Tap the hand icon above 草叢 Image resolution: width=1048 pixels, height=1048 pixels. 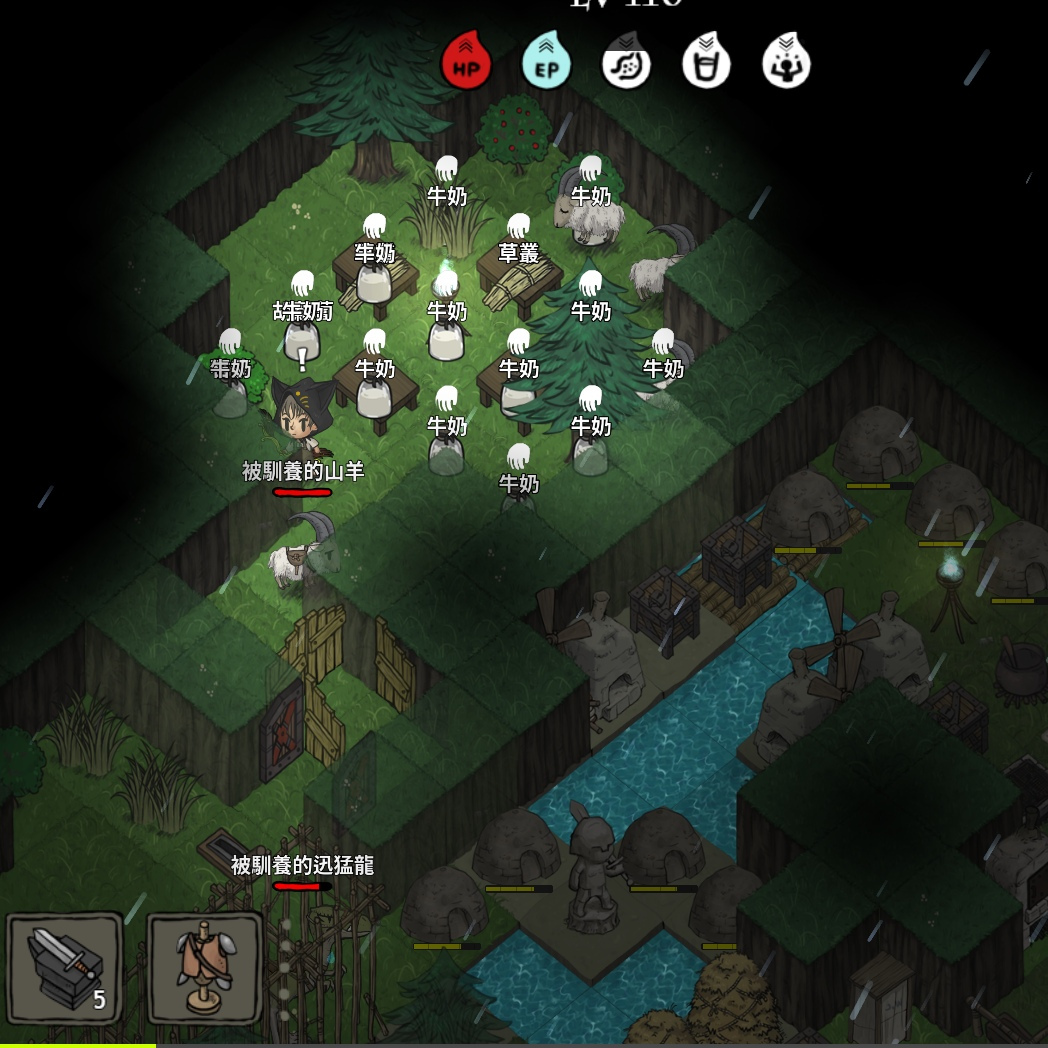click(x=518, y=226)
